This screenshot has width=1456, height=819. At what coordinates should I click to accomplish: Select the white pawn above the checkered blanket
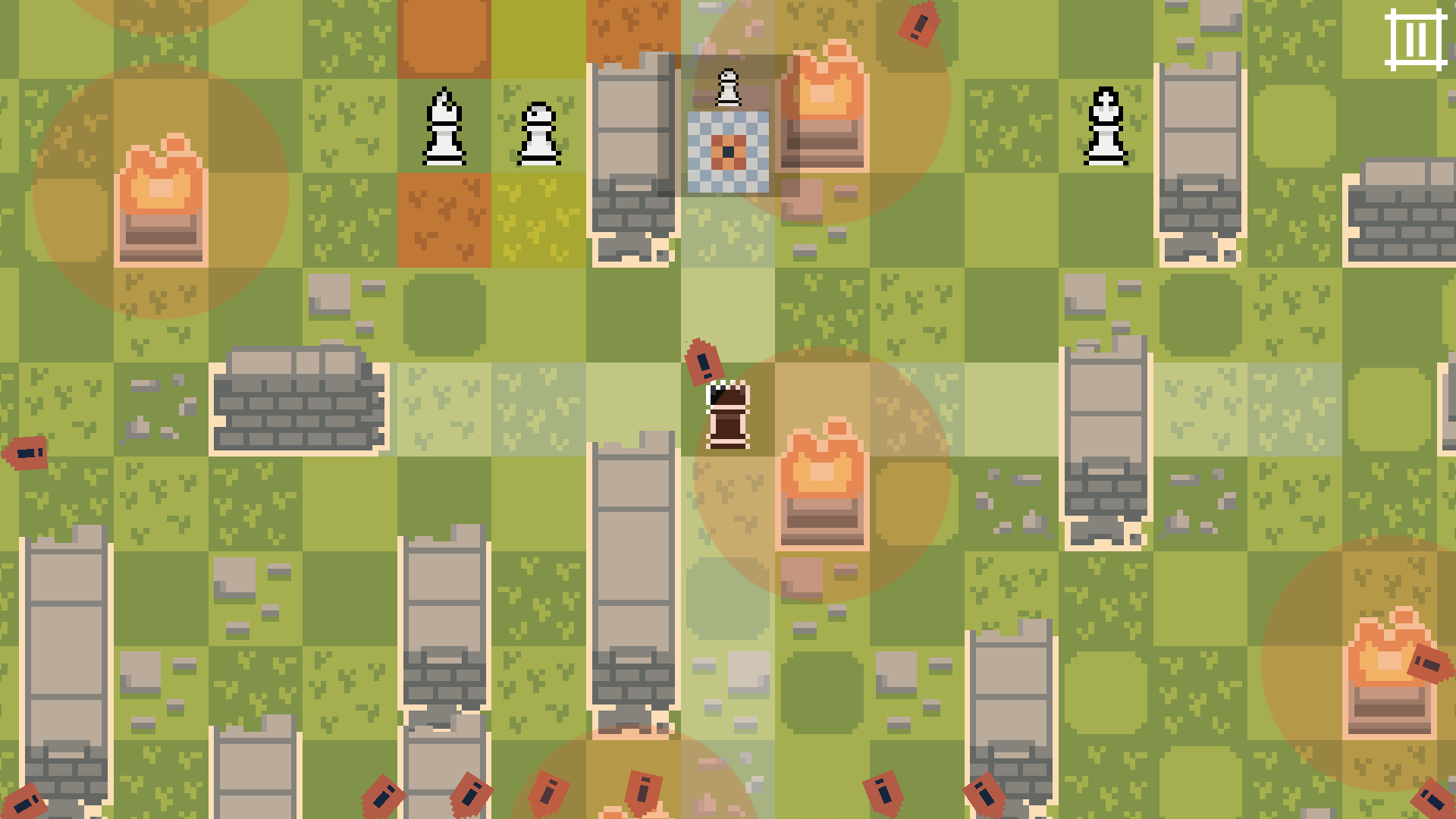click(726, 87)
